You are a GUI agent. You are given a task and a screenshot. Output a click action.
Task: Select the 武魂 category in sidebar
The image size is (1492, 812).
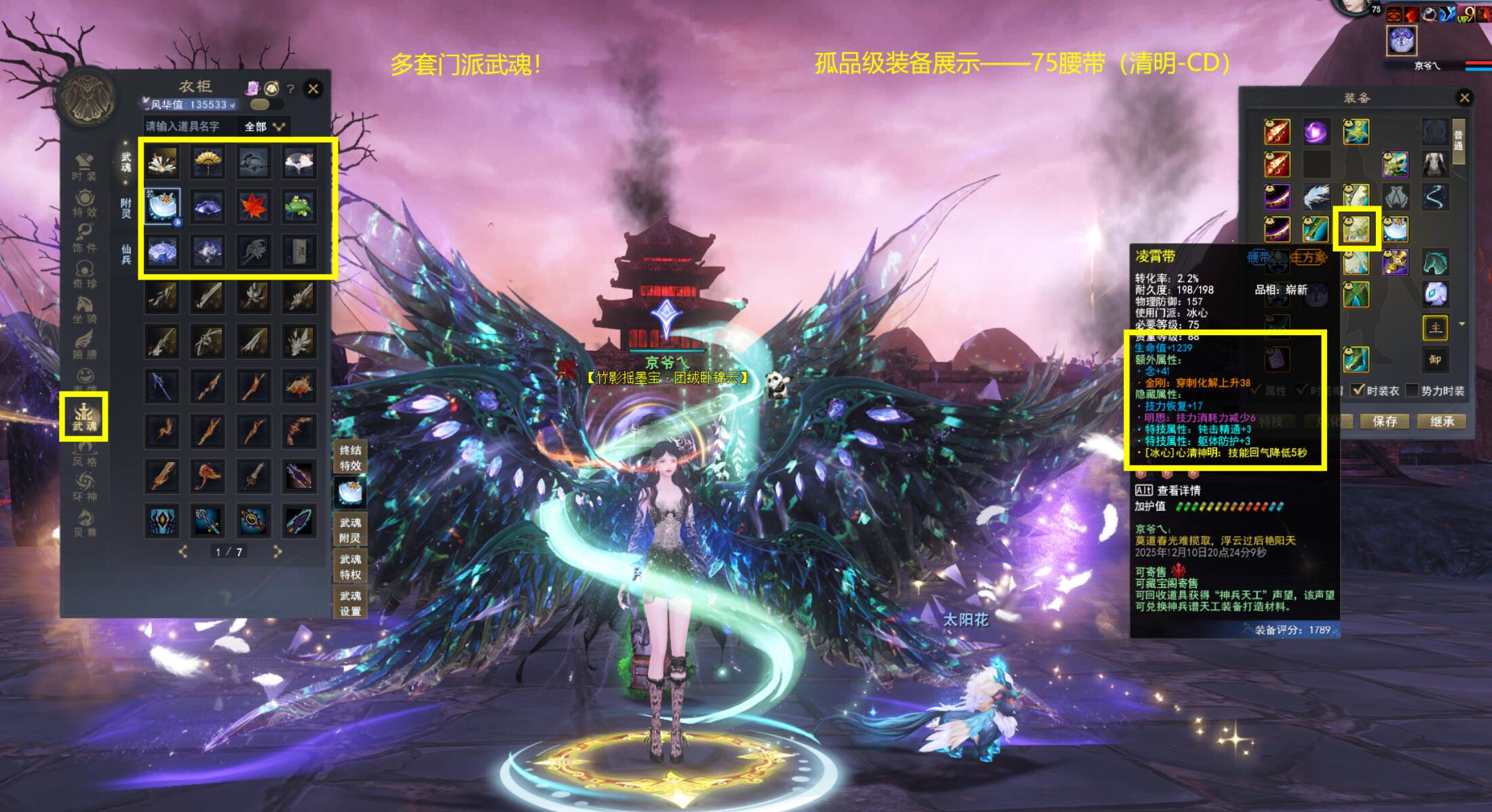[x=84, y=416]
